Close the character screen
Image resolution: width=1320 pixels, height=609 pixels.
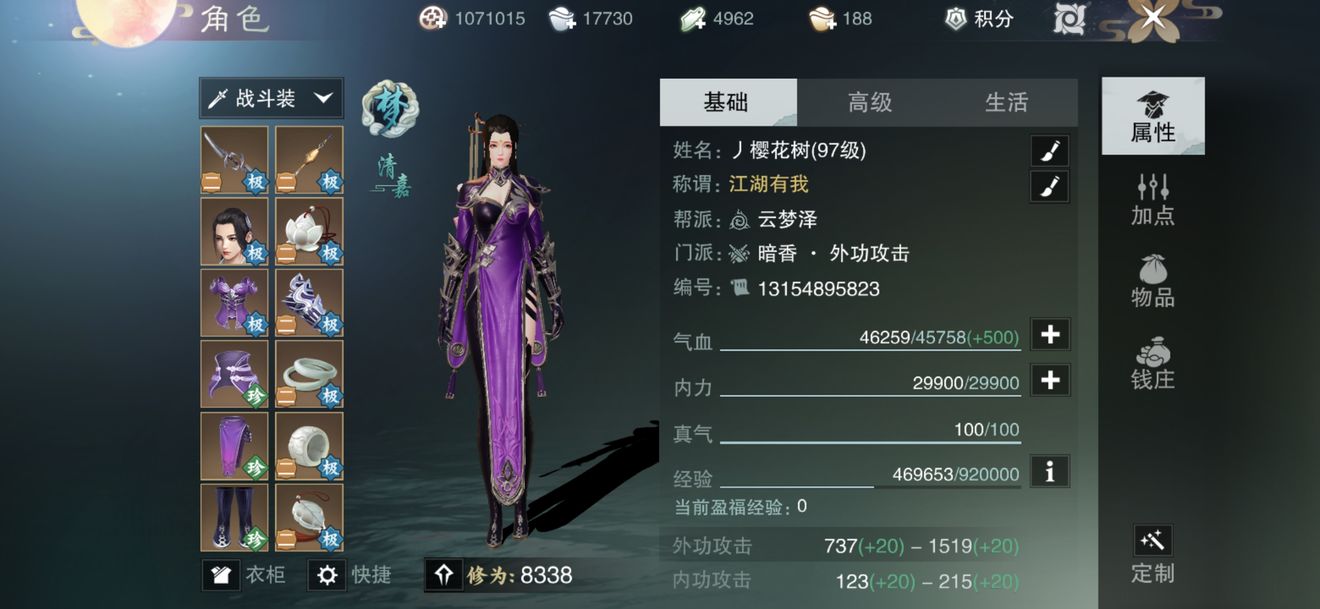1153,17
